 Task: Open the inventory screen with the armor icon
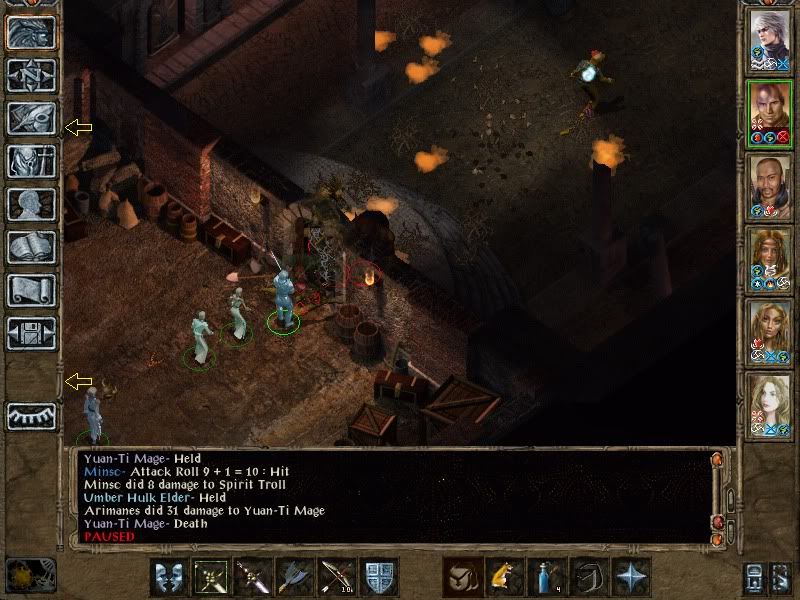click(30, 161)
